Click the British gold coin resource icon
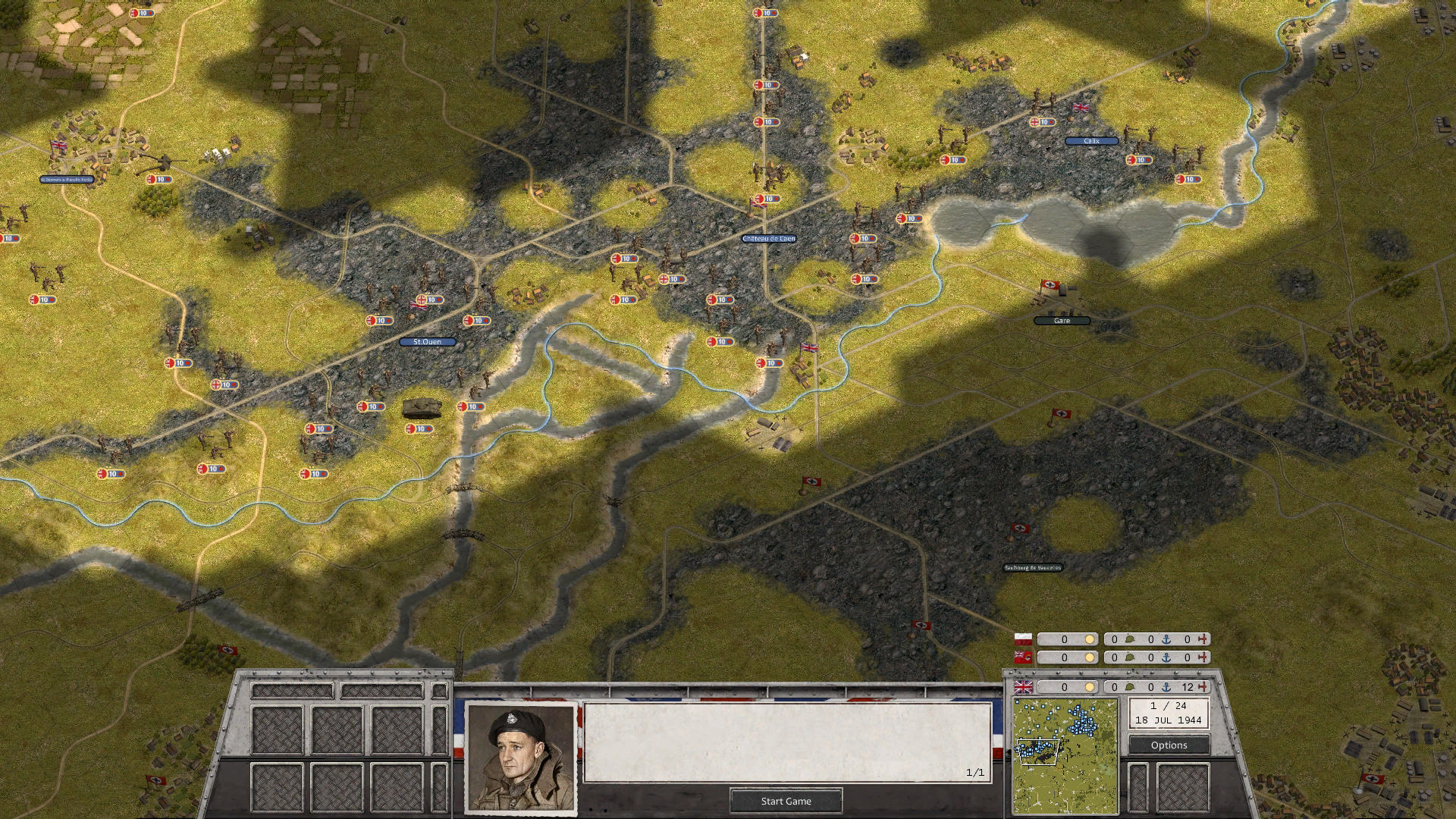1456x819 pixels. click(x=1090, y=686)
